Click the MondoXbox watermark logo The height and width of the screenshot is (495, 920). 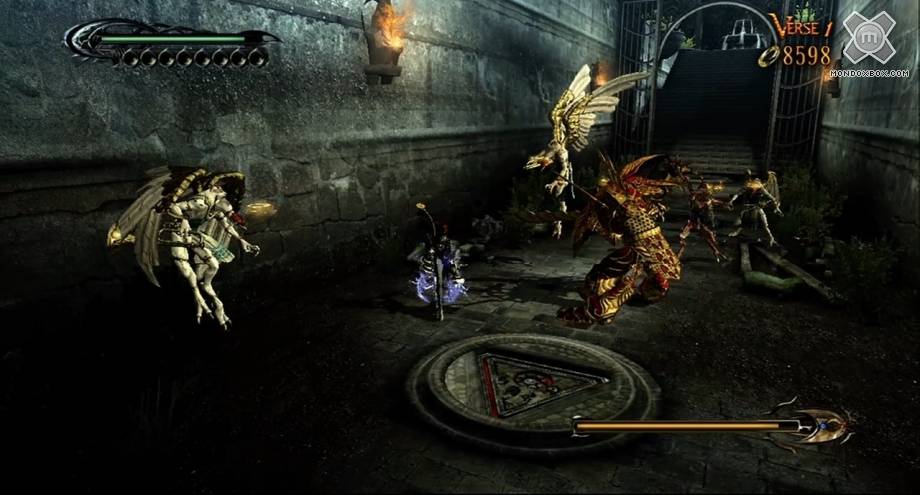coord(876,40)
